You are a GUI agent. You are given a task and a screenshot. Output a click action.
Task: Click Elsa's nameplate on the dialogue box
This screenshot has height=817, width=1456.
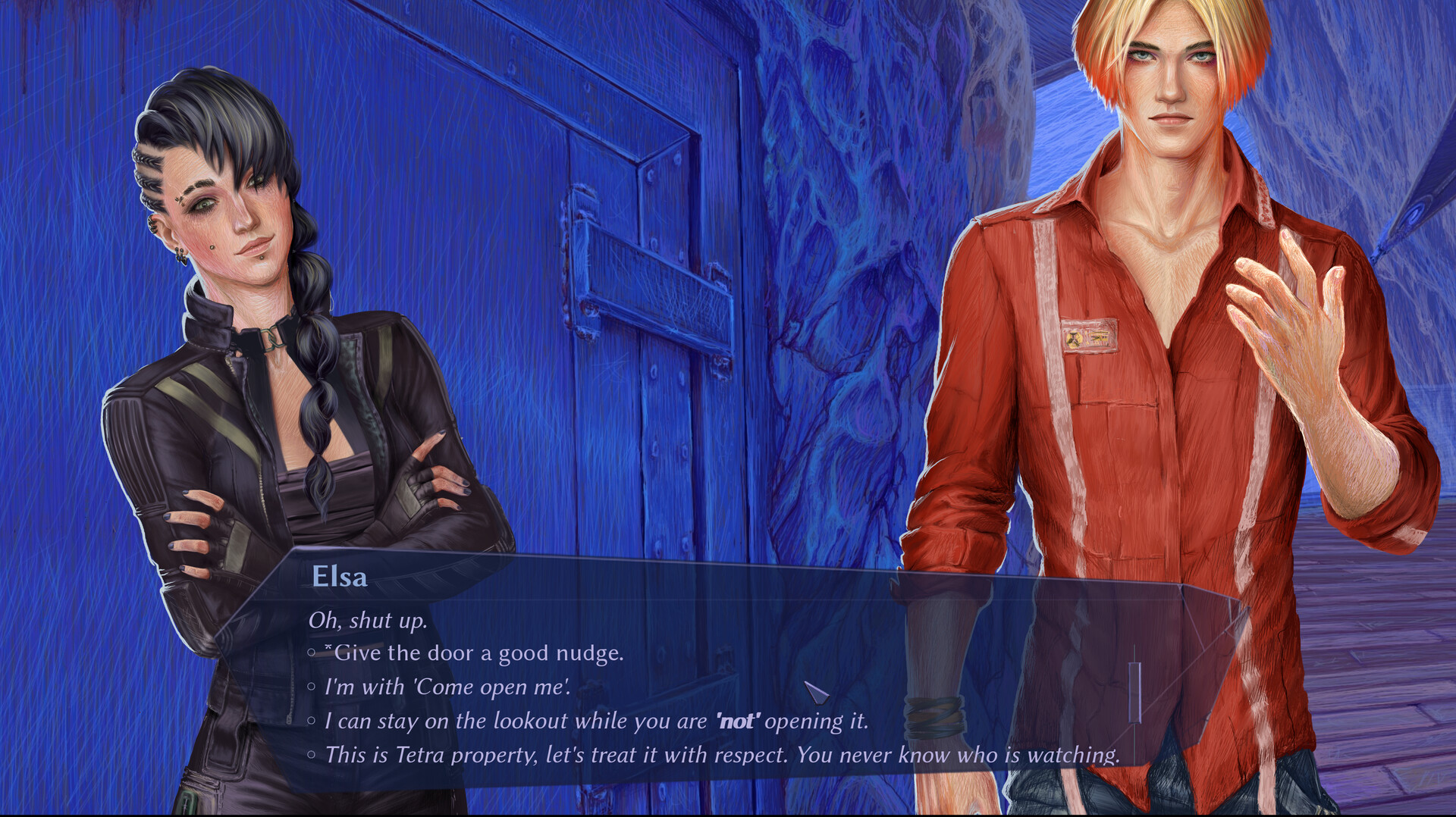[340, 578]
